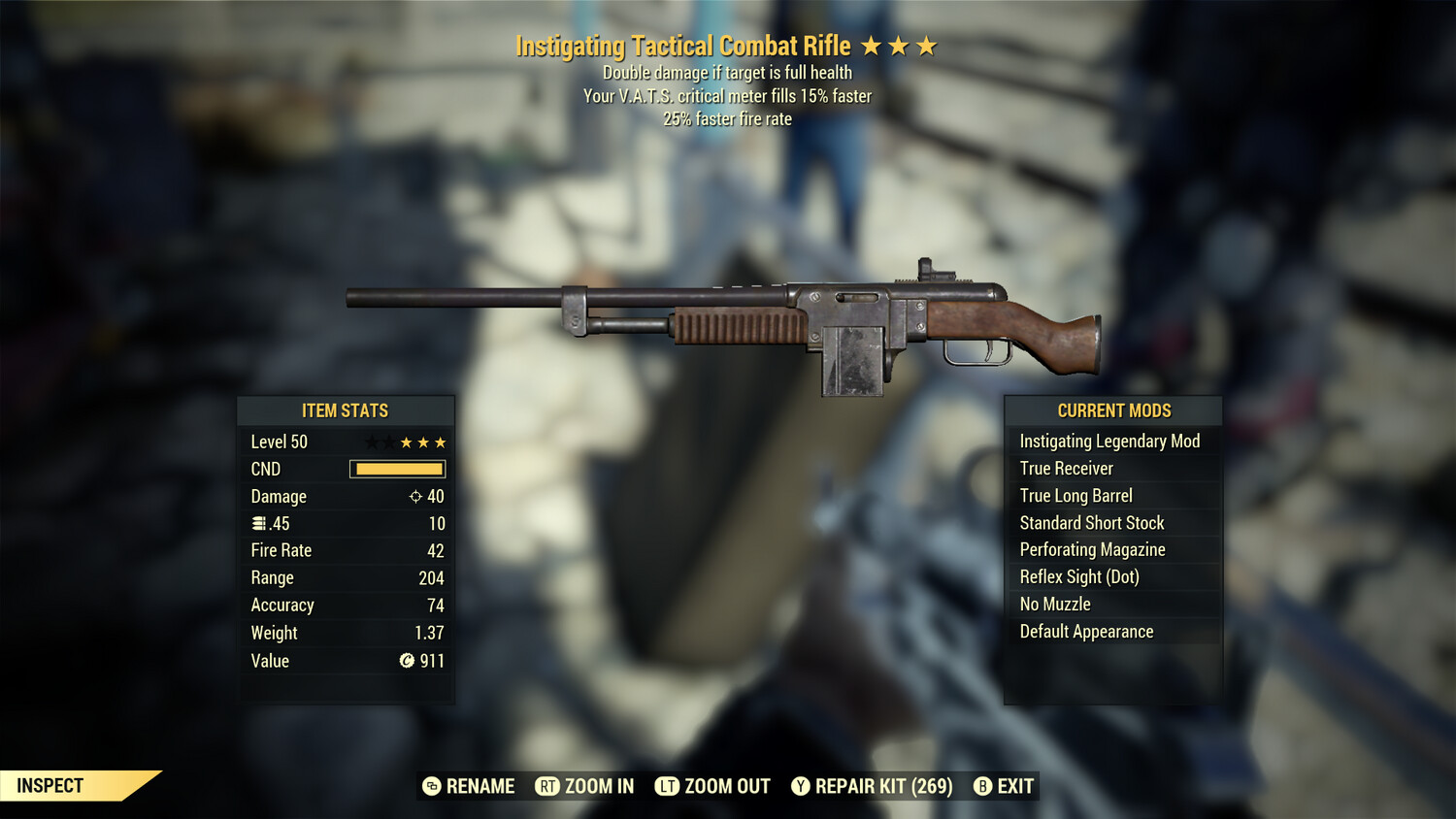Toggle the first star on the Level 50 row
1456x819 pixels.
[370, 442]
